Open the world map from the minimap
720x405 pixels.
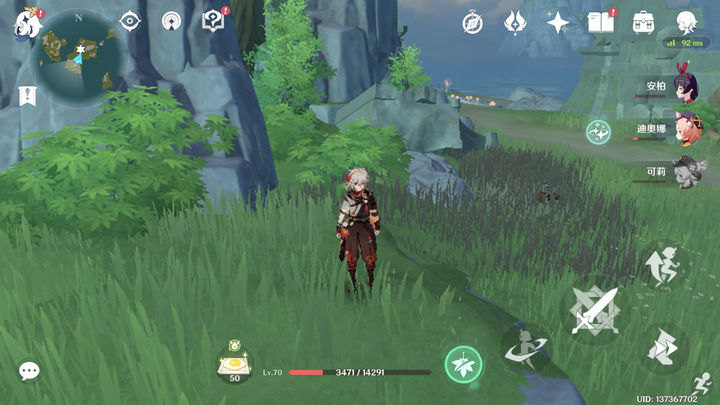tap(78, 58)
